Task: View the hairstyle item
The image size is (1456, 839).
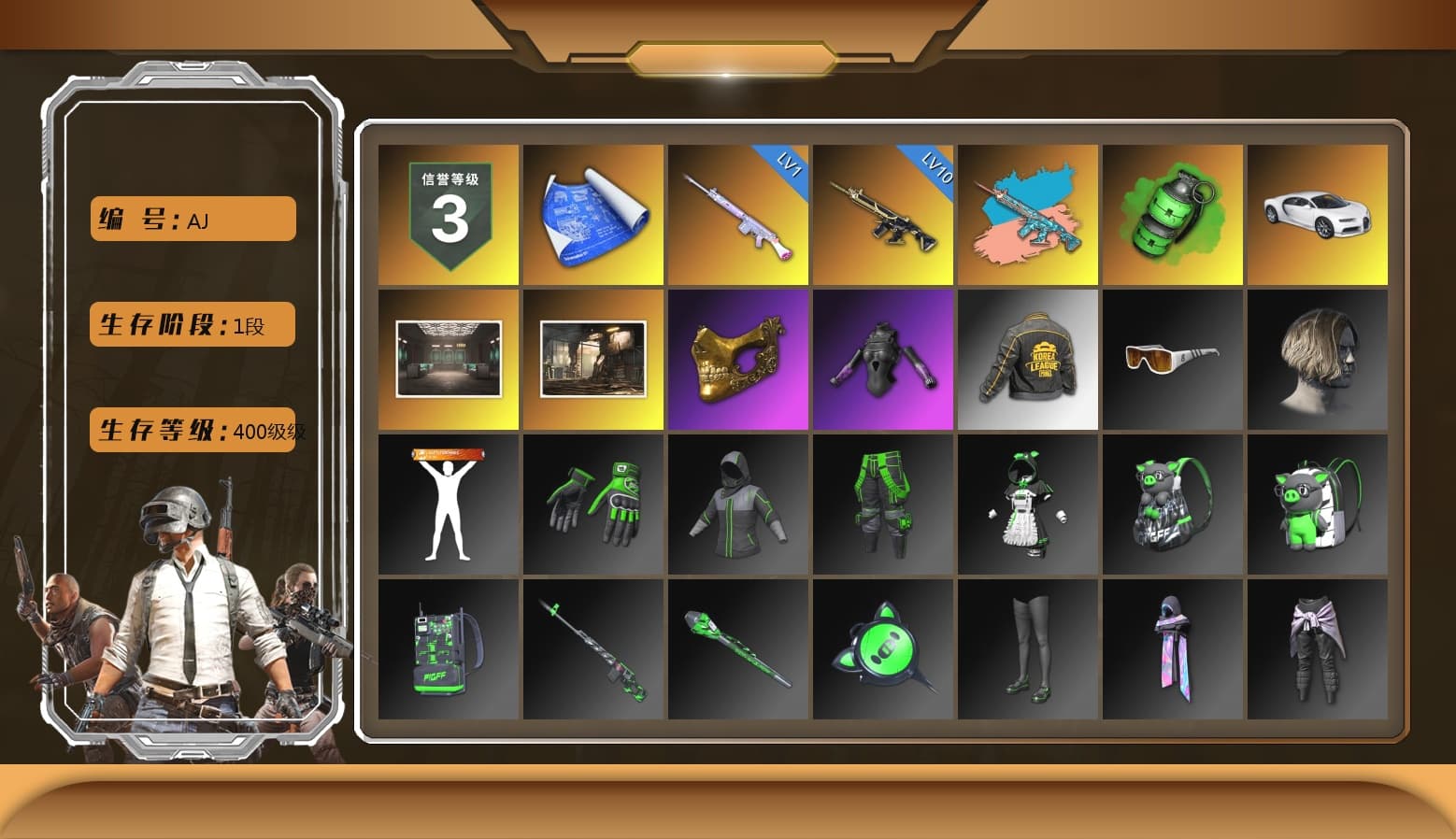Action: point(1318,360)
